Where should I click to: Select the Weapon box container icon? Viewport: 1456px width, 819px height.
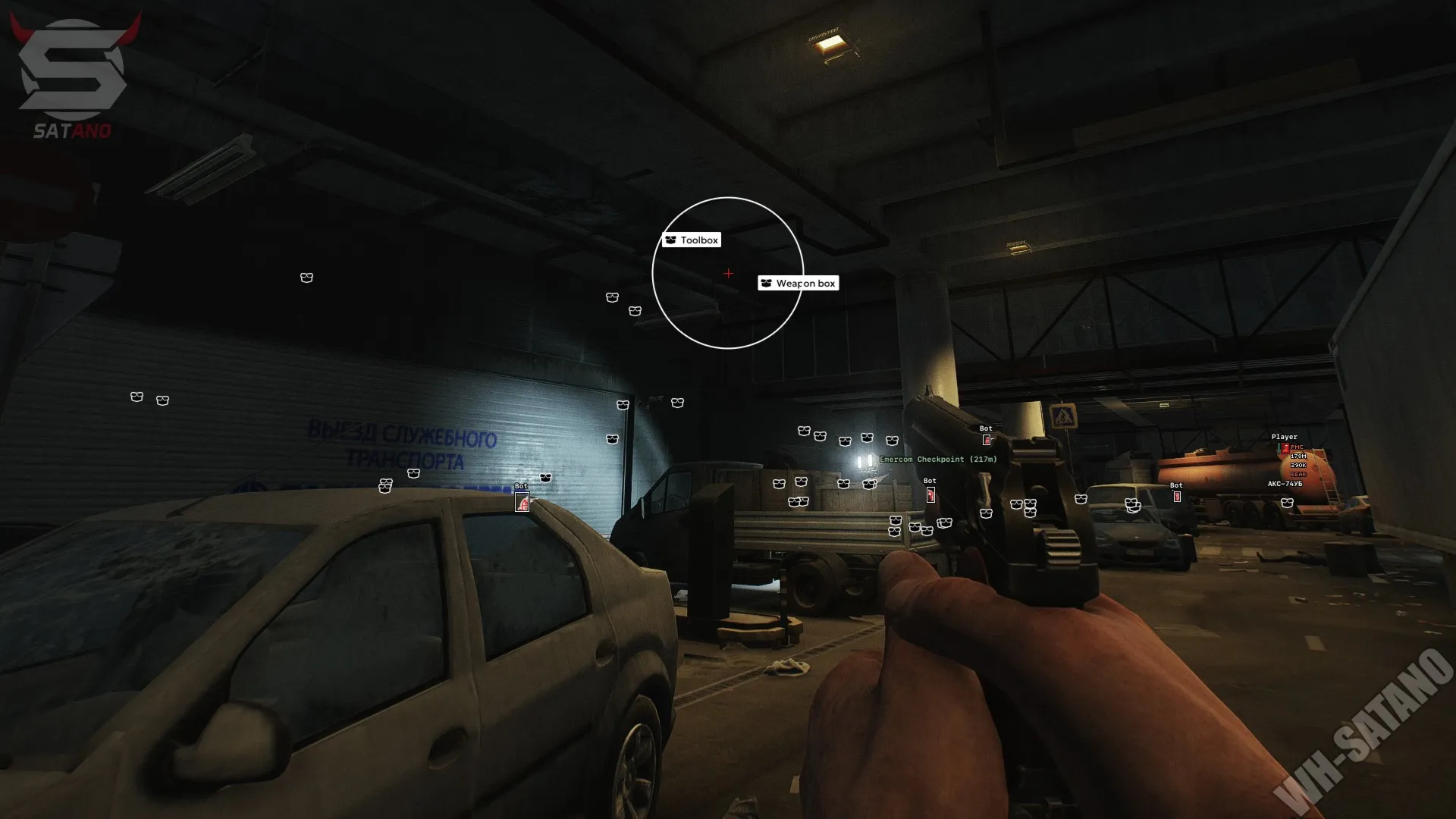tap(765, 283)
